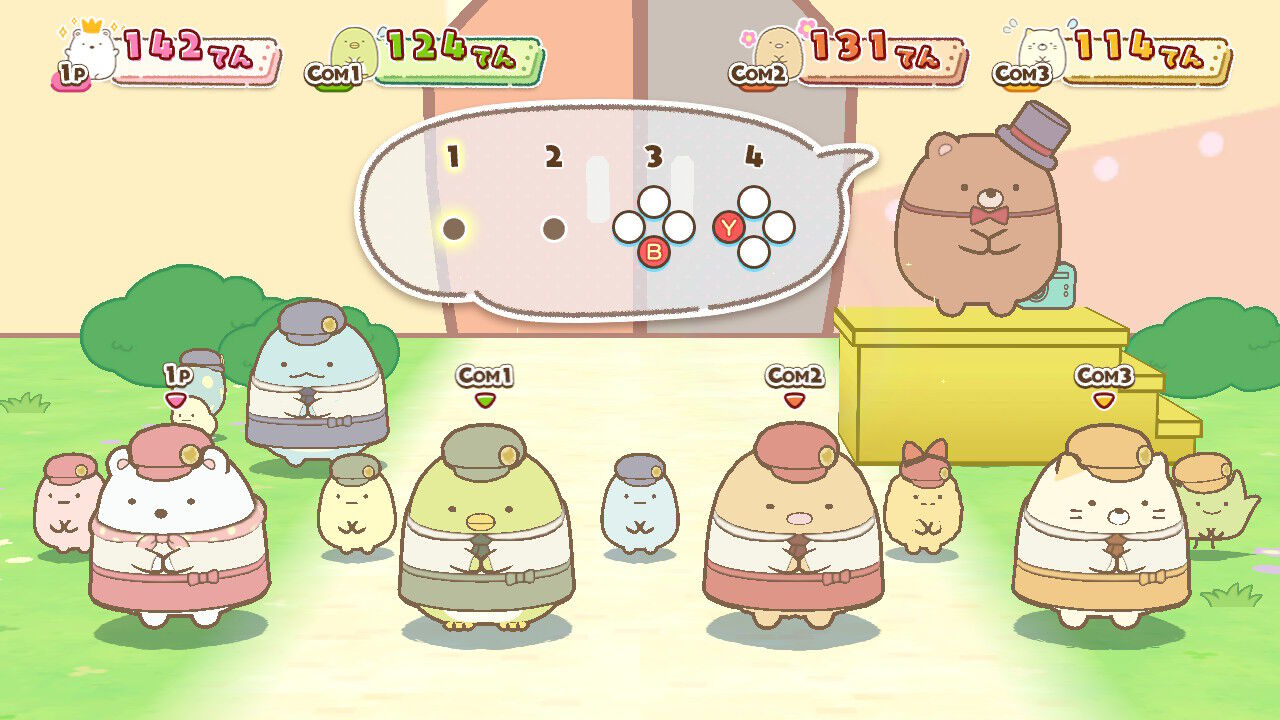
Task: Click the white circle above the B button
Action: pos(655,202)
